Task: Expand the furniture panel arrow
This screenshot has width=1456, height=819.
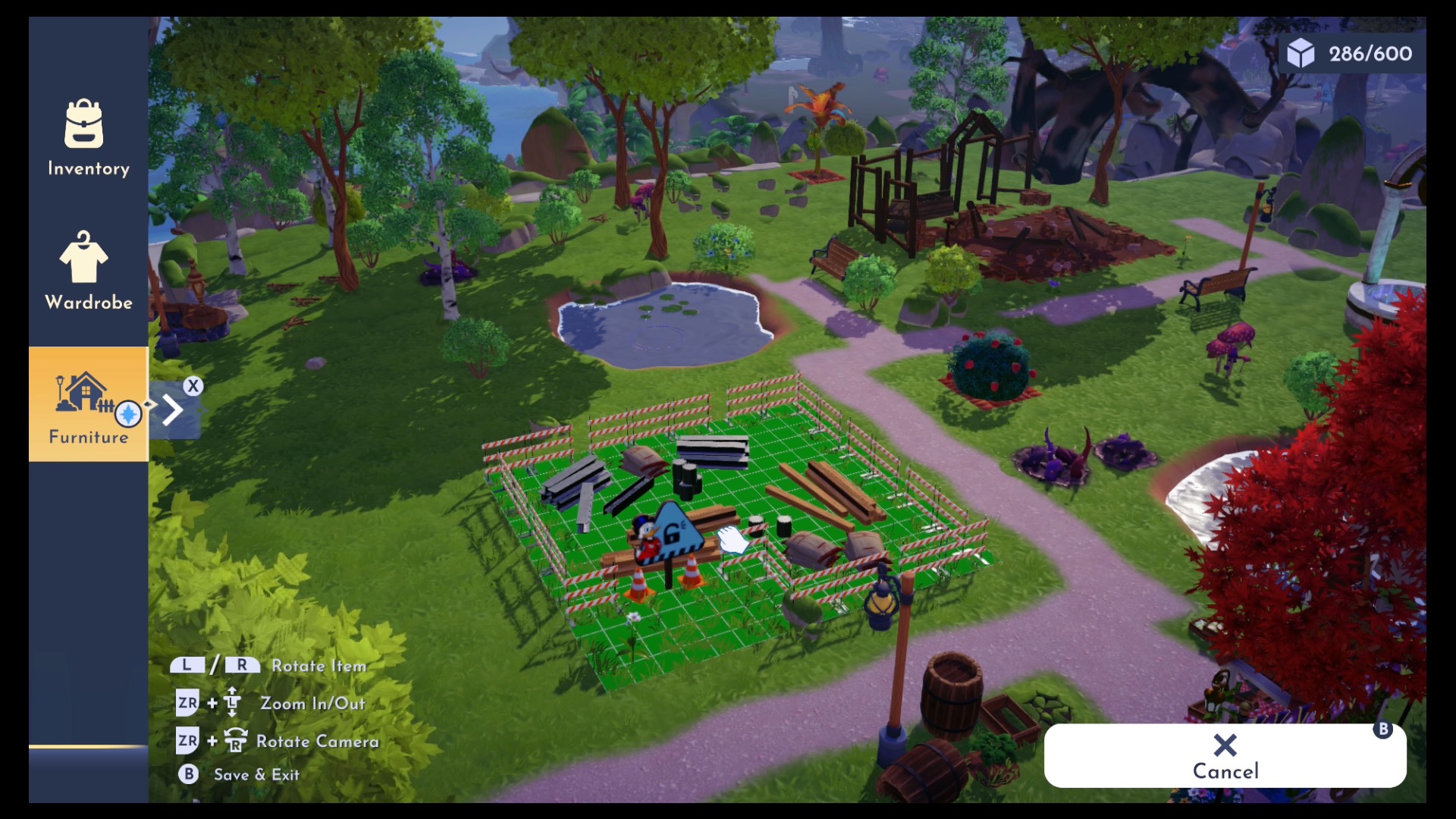Action: pyautogui.click(x=174, y=410)
